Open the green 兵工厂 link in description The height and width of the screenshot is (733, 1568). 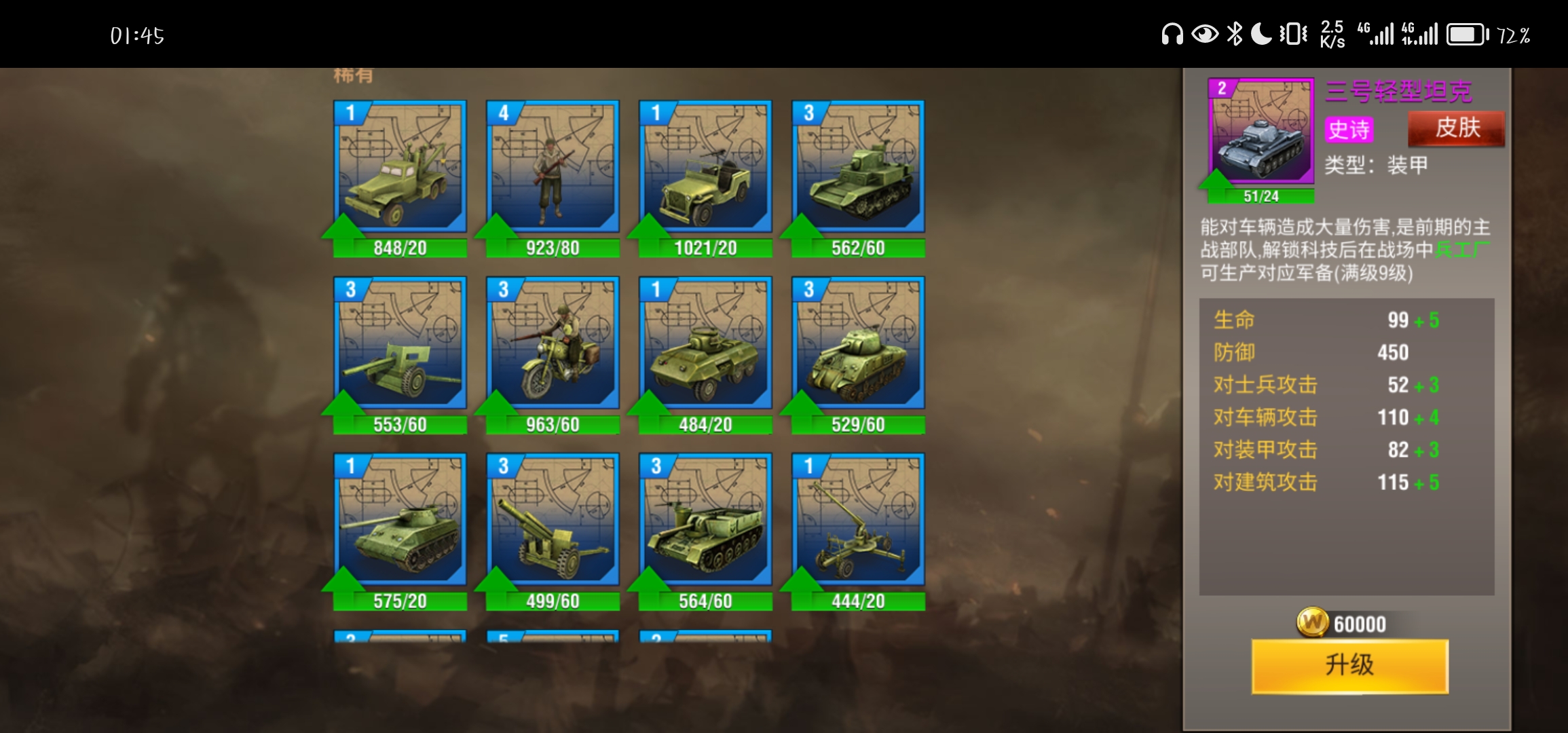(x=1461, y=250)
